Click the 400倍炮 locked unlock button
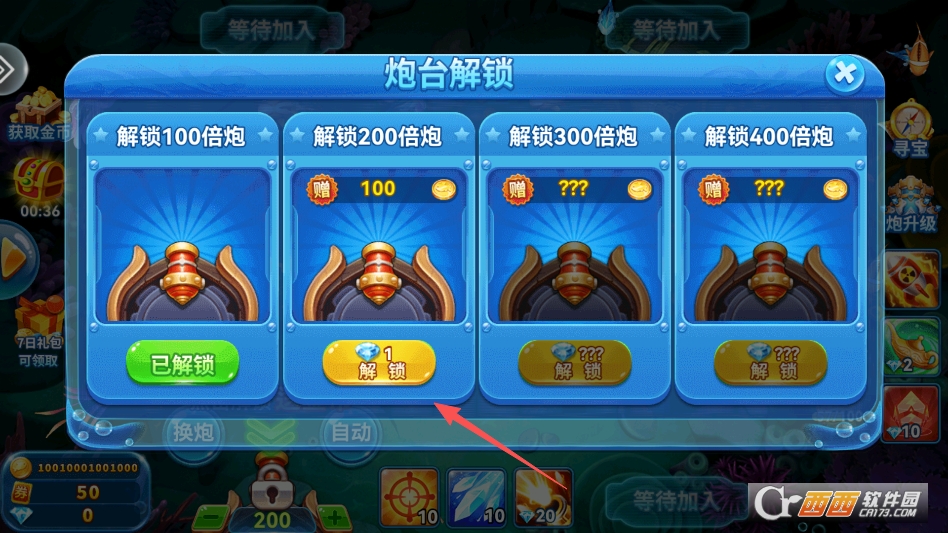The width and height of the screenshot is (948, 533). coord(770,362)
